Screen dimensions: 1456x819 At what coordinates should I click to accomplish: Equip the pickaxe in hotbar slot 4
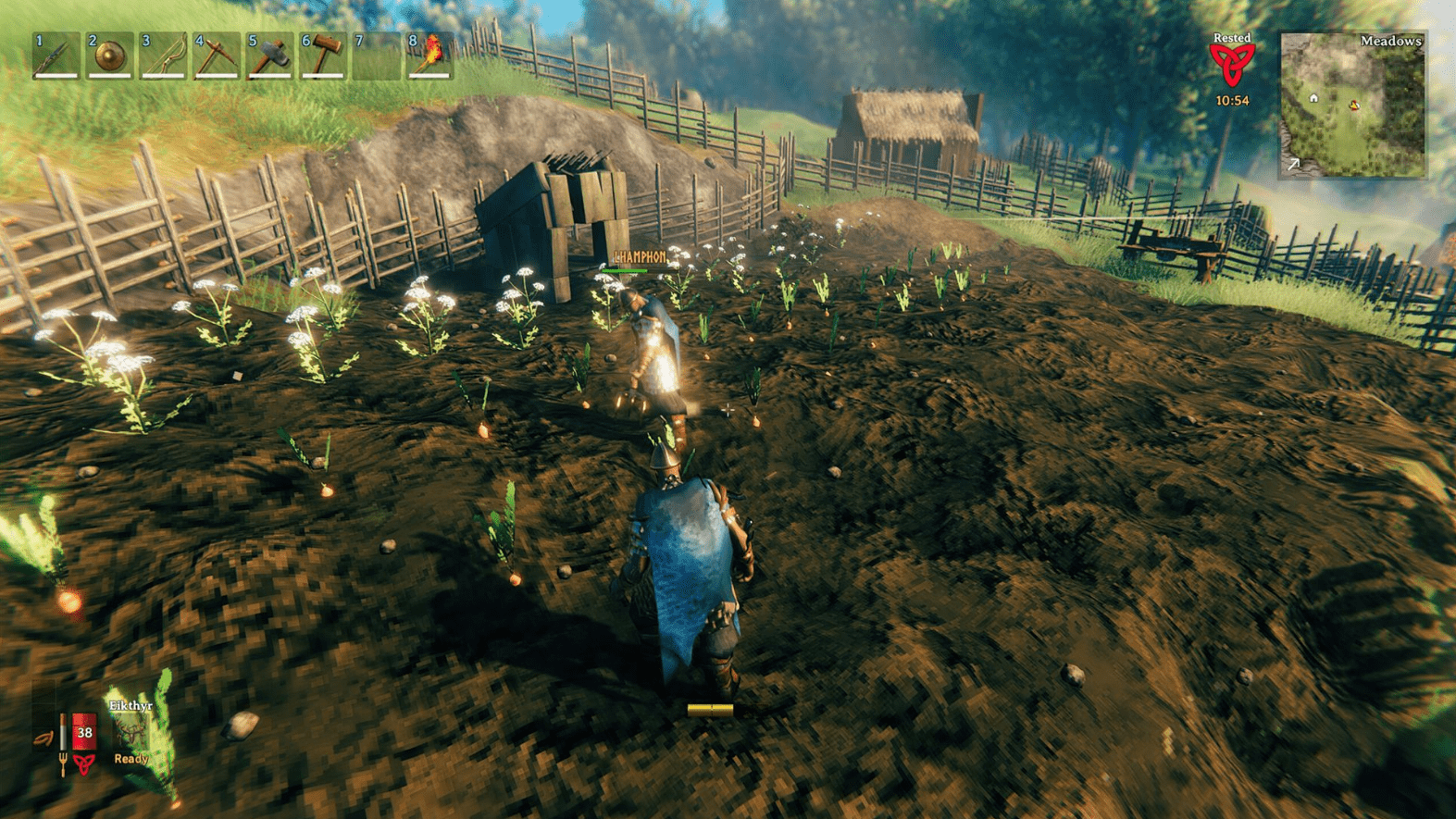[215, 57]
